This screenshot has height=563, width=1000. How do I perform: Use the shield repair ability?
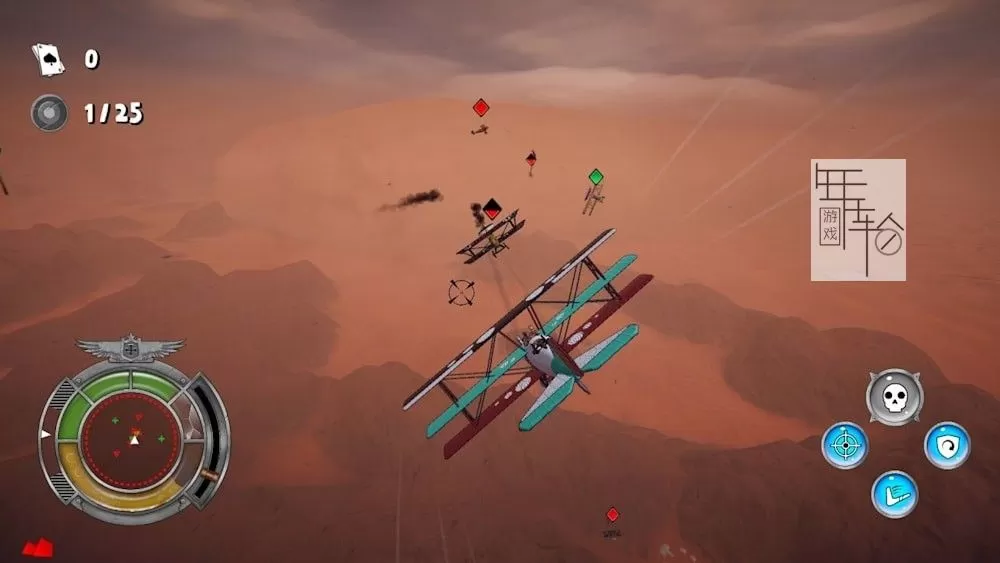[x=946, y=445]
